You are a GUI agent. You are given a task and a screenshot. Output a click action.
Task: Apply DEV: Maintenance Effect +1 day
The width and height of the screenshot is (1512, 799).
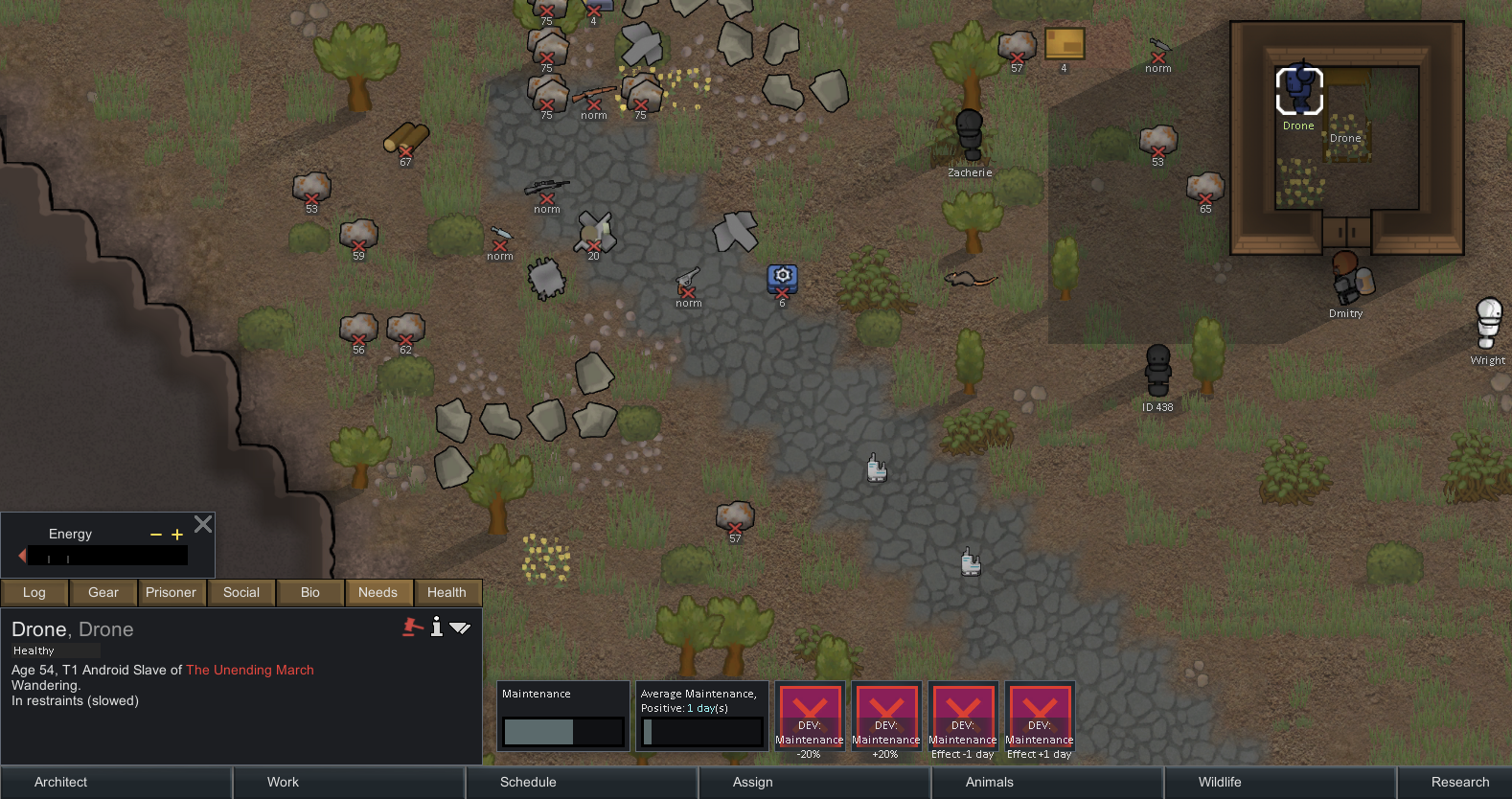click(x=1039, y=719)
